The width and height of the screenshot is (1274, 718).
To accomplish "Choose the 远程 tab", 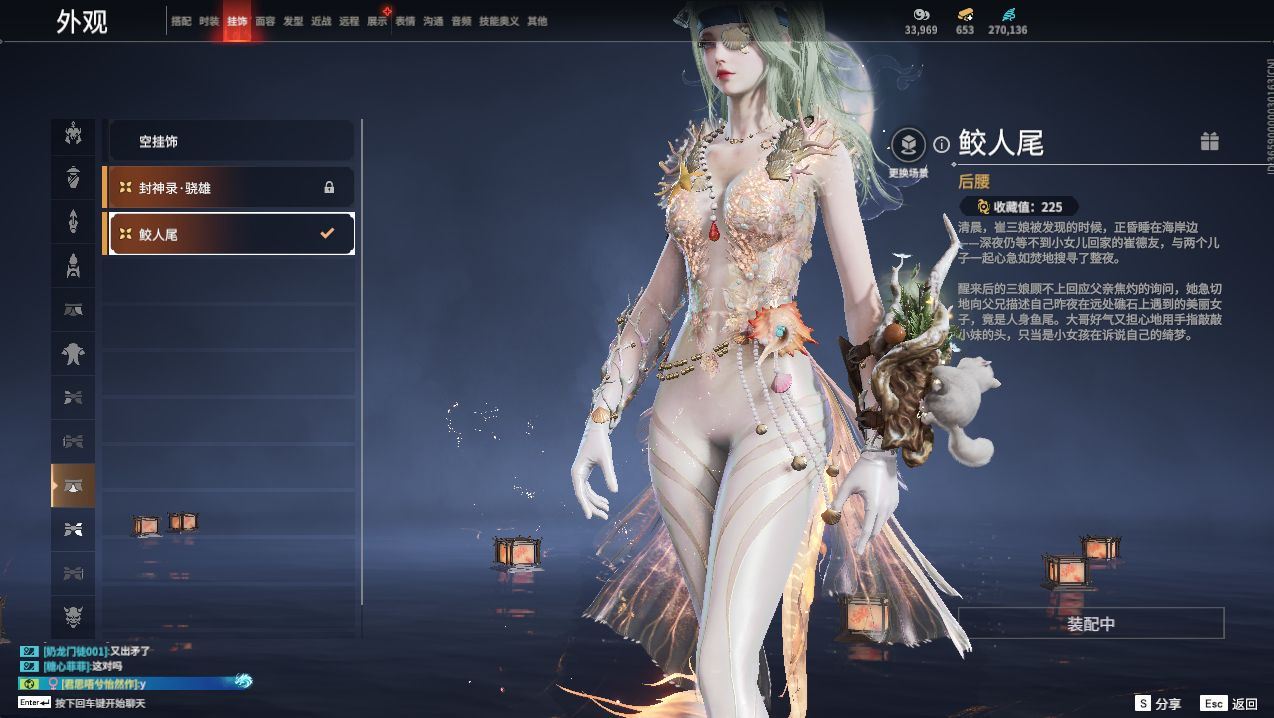I will click(349, 21).
